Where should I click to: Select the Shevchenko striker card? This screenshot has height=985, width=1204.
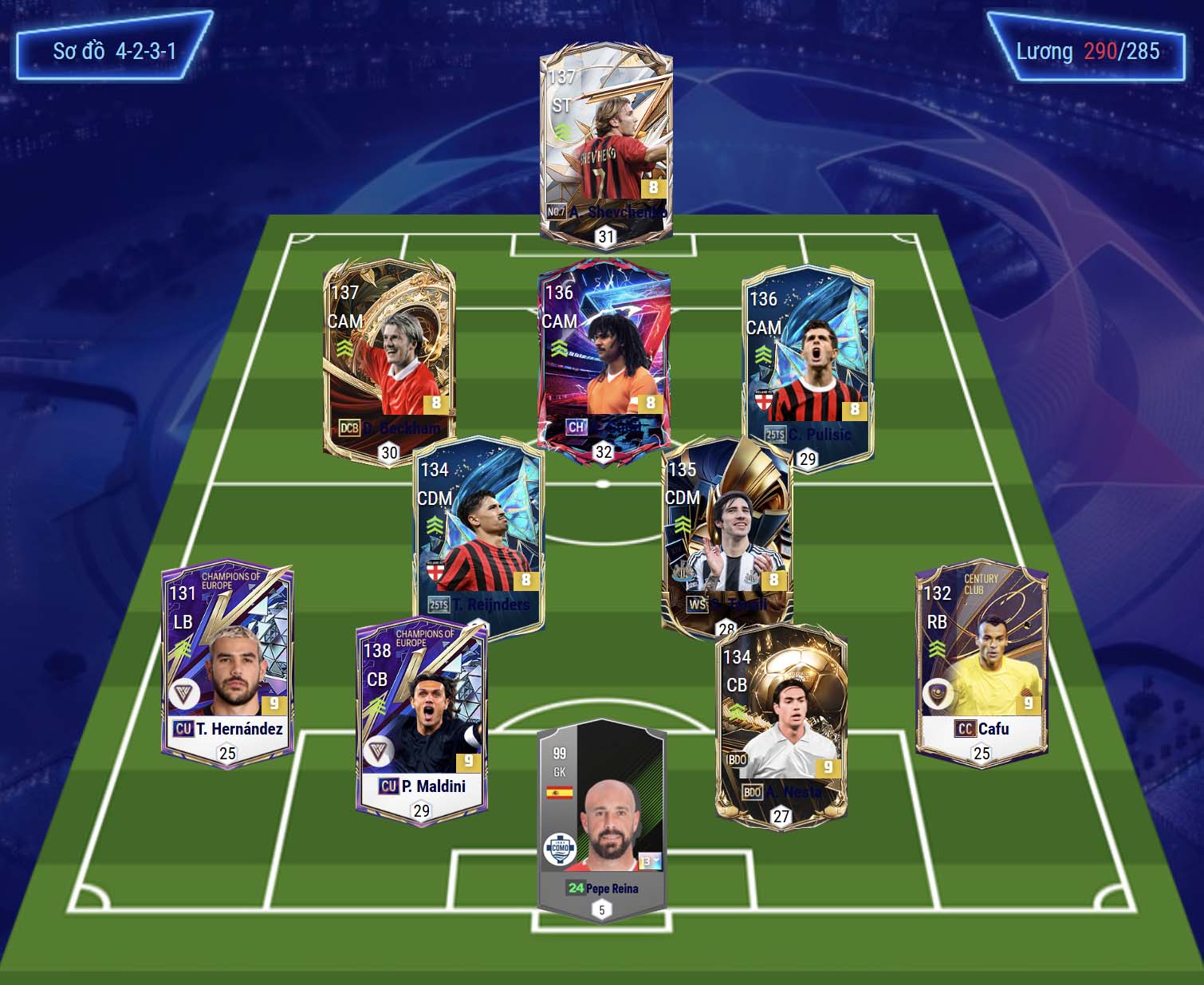pyautogui.click(x=606, y=144)
